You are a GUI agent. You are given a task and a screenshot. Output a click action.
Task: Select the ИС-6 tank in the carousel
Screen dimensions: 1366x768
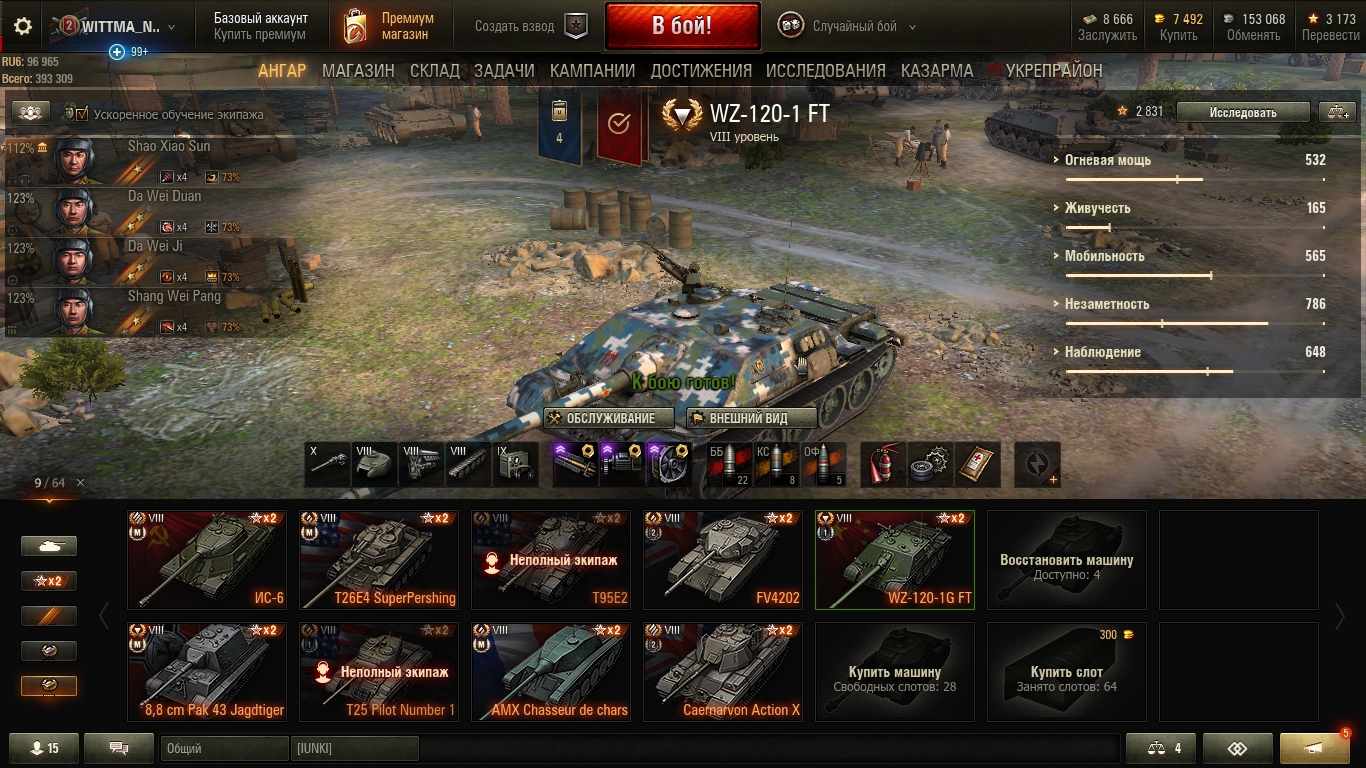click(207, 560)
